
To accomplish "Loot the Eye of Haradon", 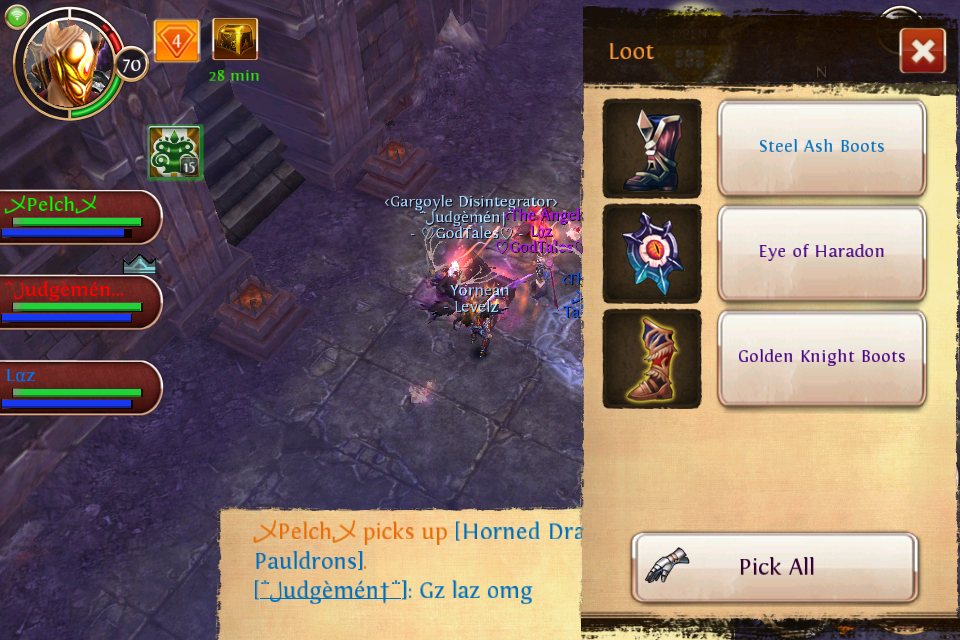I will (821, 252).
